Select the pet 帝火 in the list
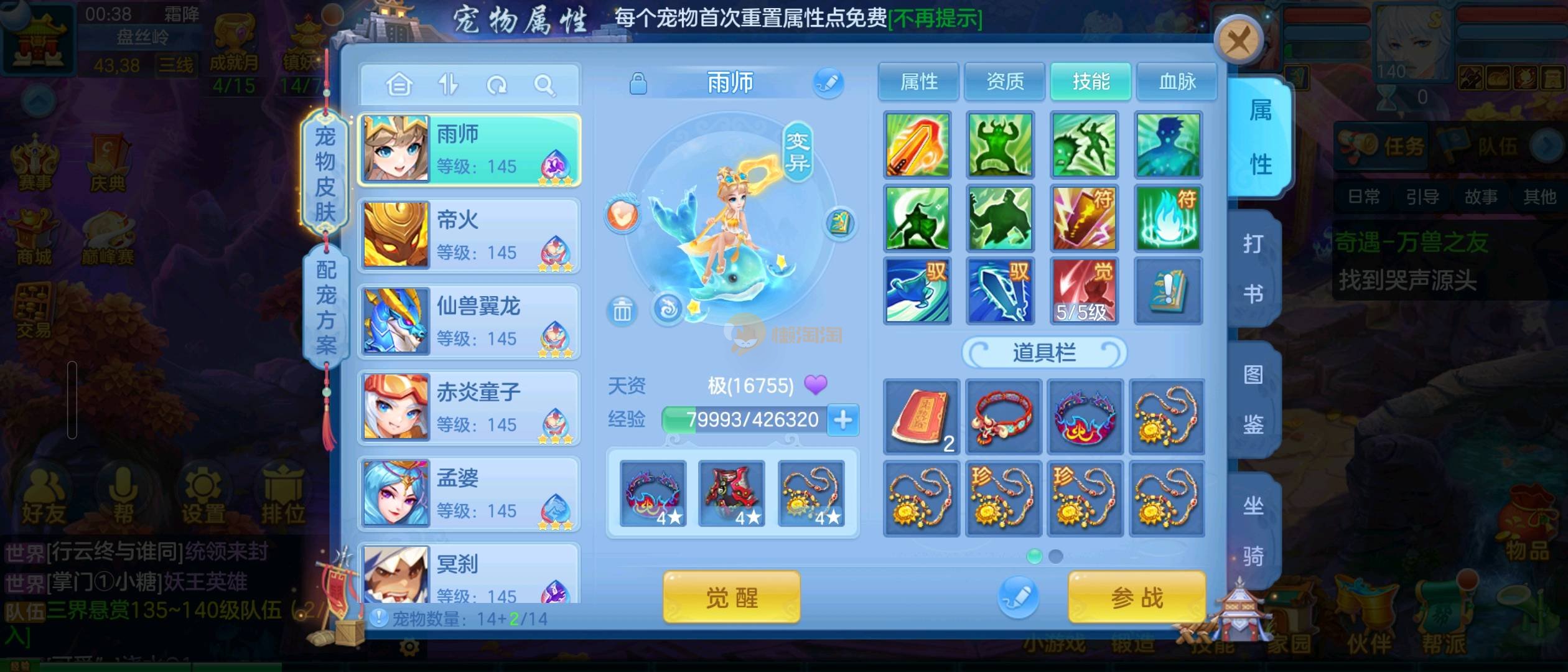The image size is (1568, 672). pos(469,236)
